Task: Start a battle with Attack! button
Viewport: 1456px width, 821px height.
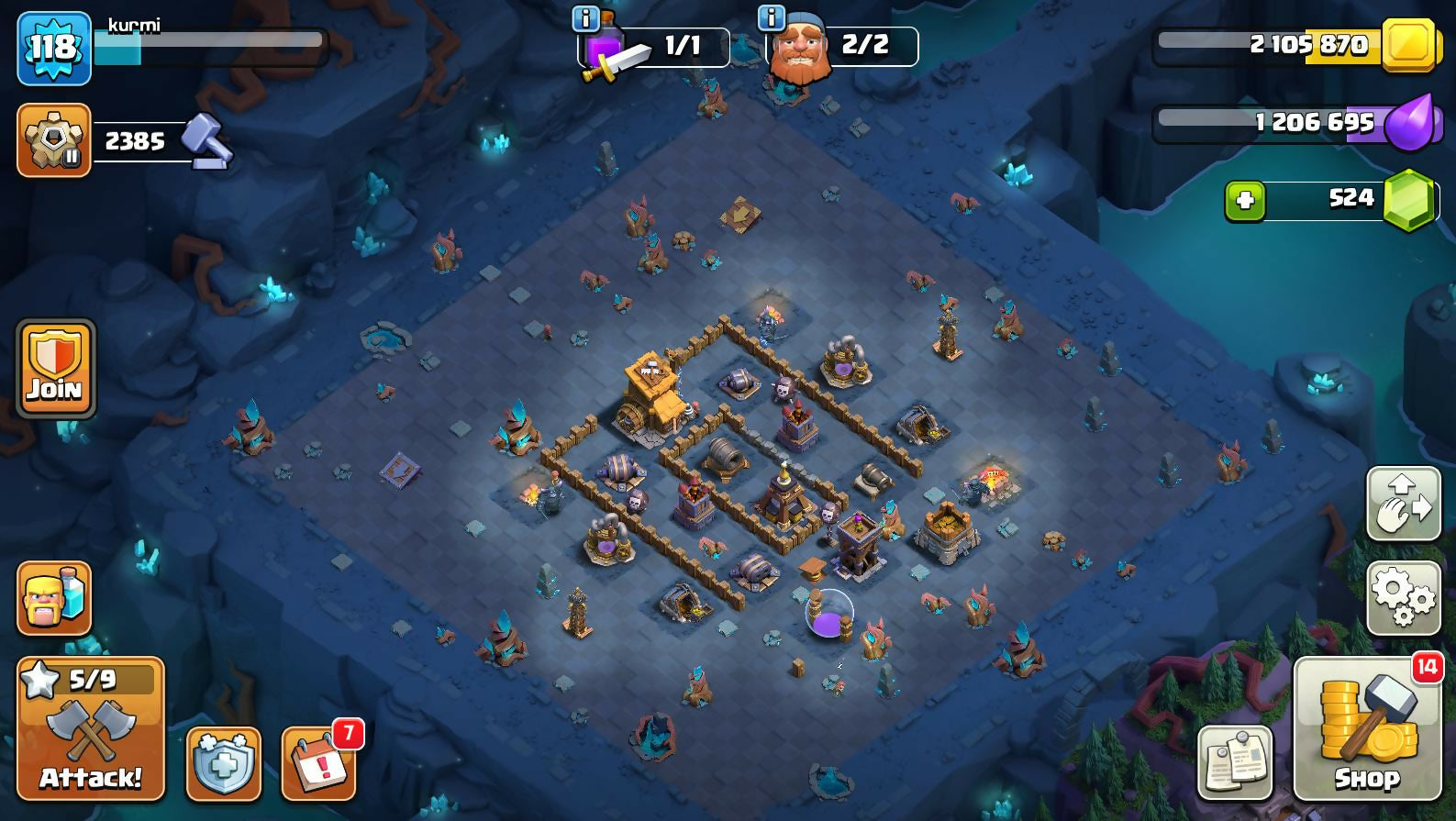Action: pyautogui.click(x=91, y=728)
